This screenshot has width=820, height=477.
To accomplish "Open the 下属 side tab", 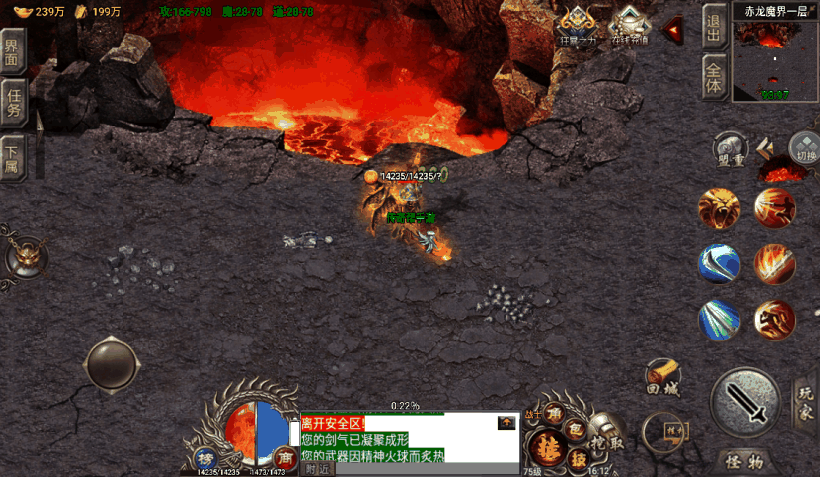I will 12,155.
